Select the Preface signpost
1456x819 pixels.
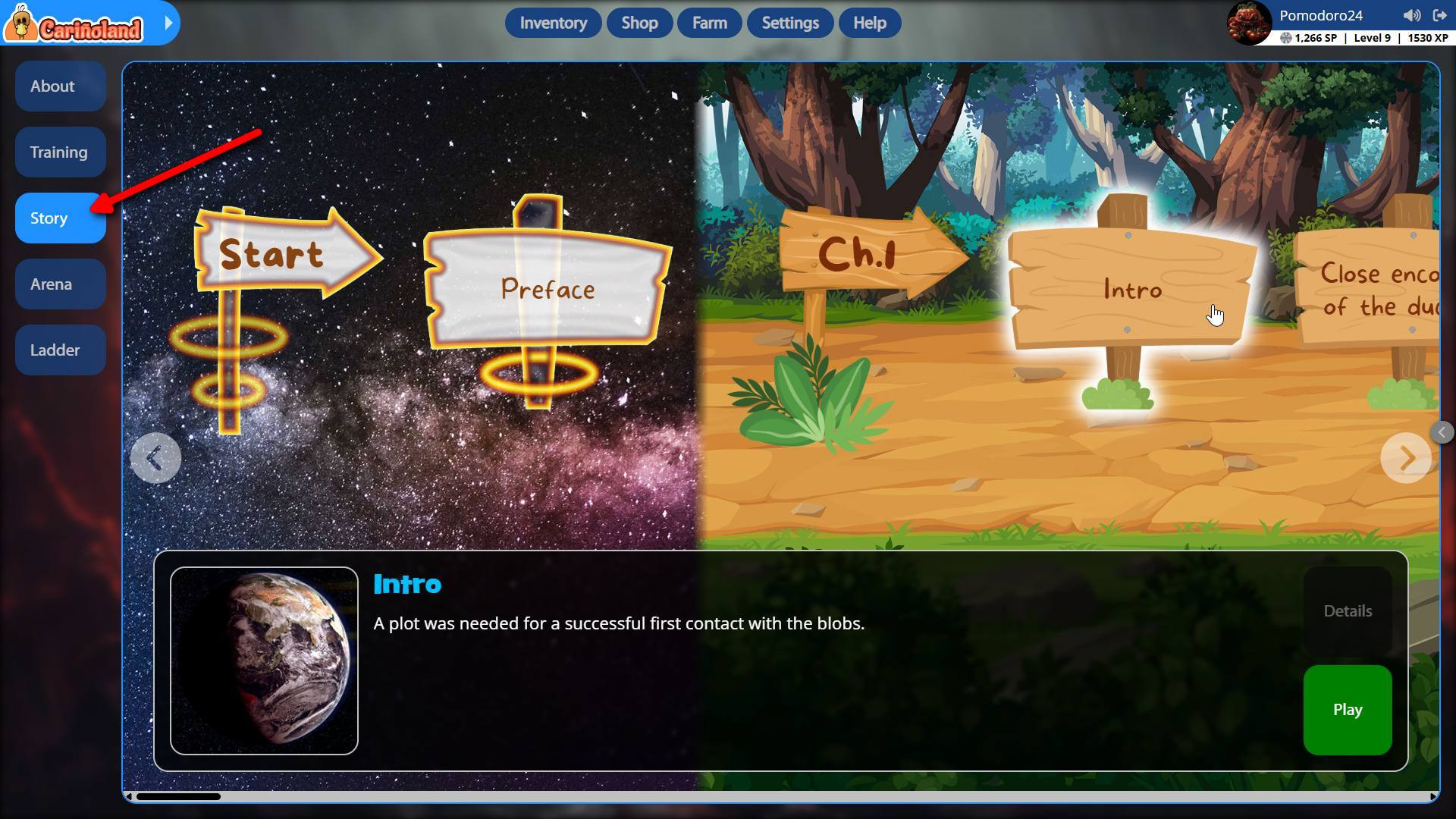click(x=548, y=289)
